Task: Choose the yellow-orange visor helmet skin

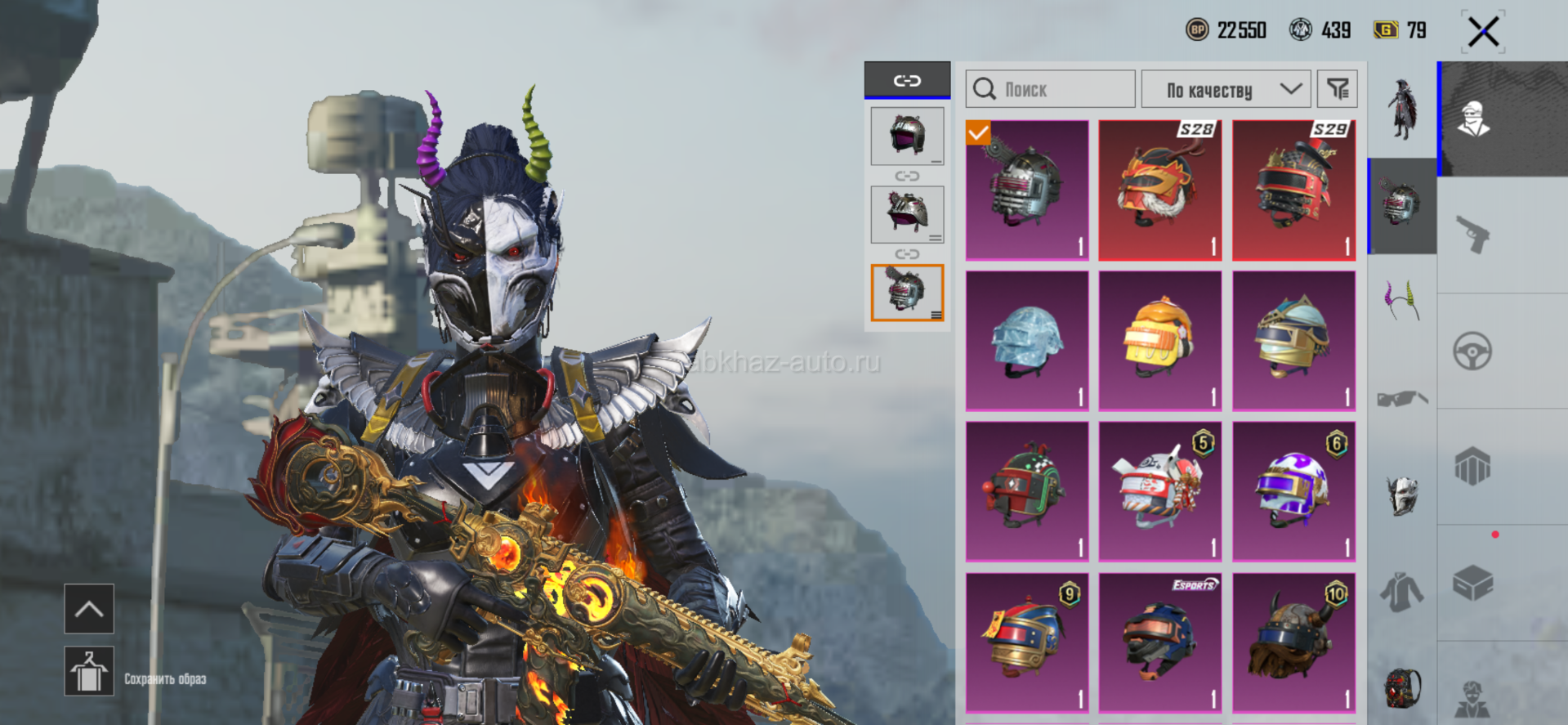Action: pos(1159,341)
